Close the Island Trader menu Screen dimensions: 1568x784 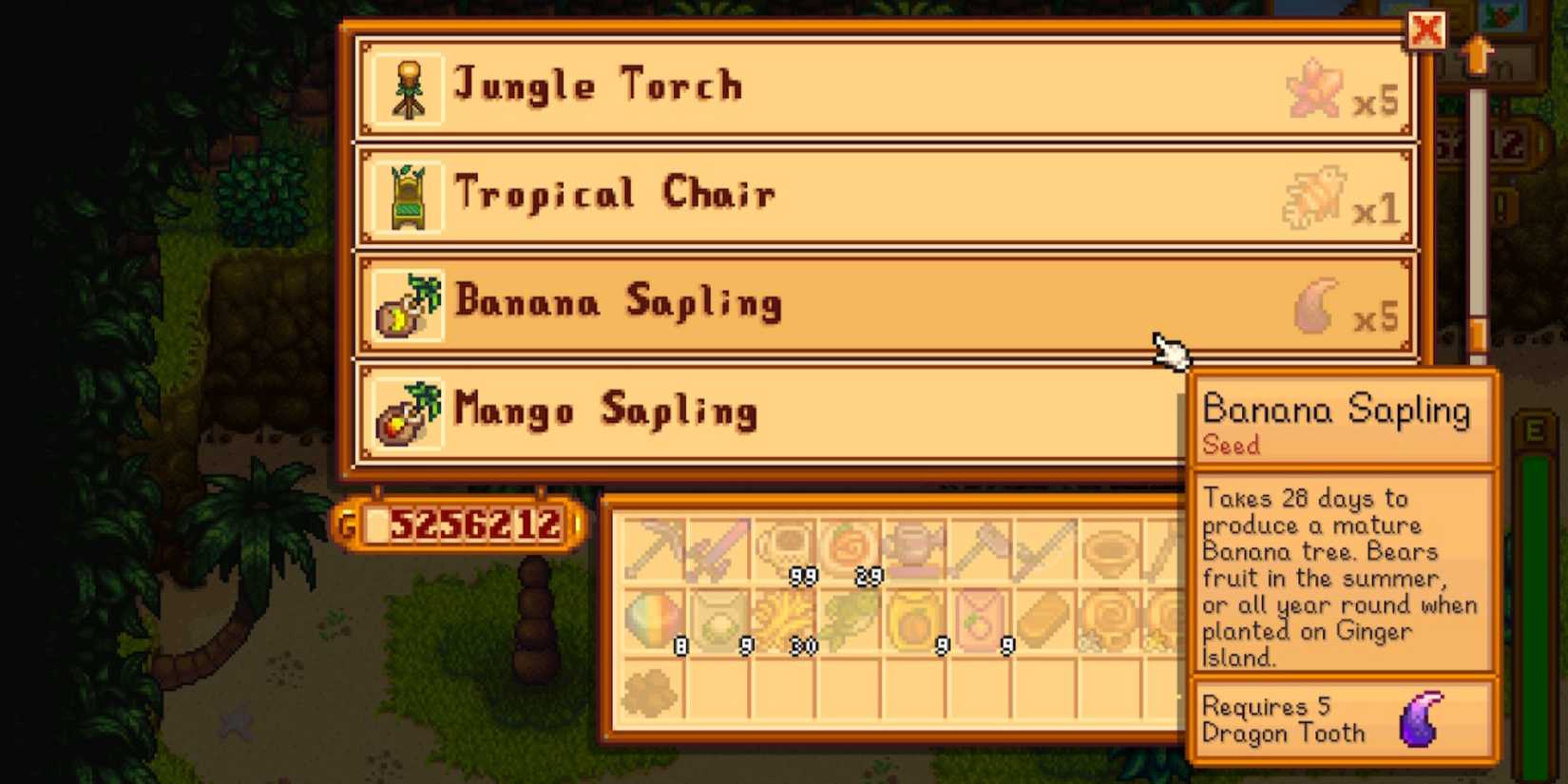coord(1425,30)
